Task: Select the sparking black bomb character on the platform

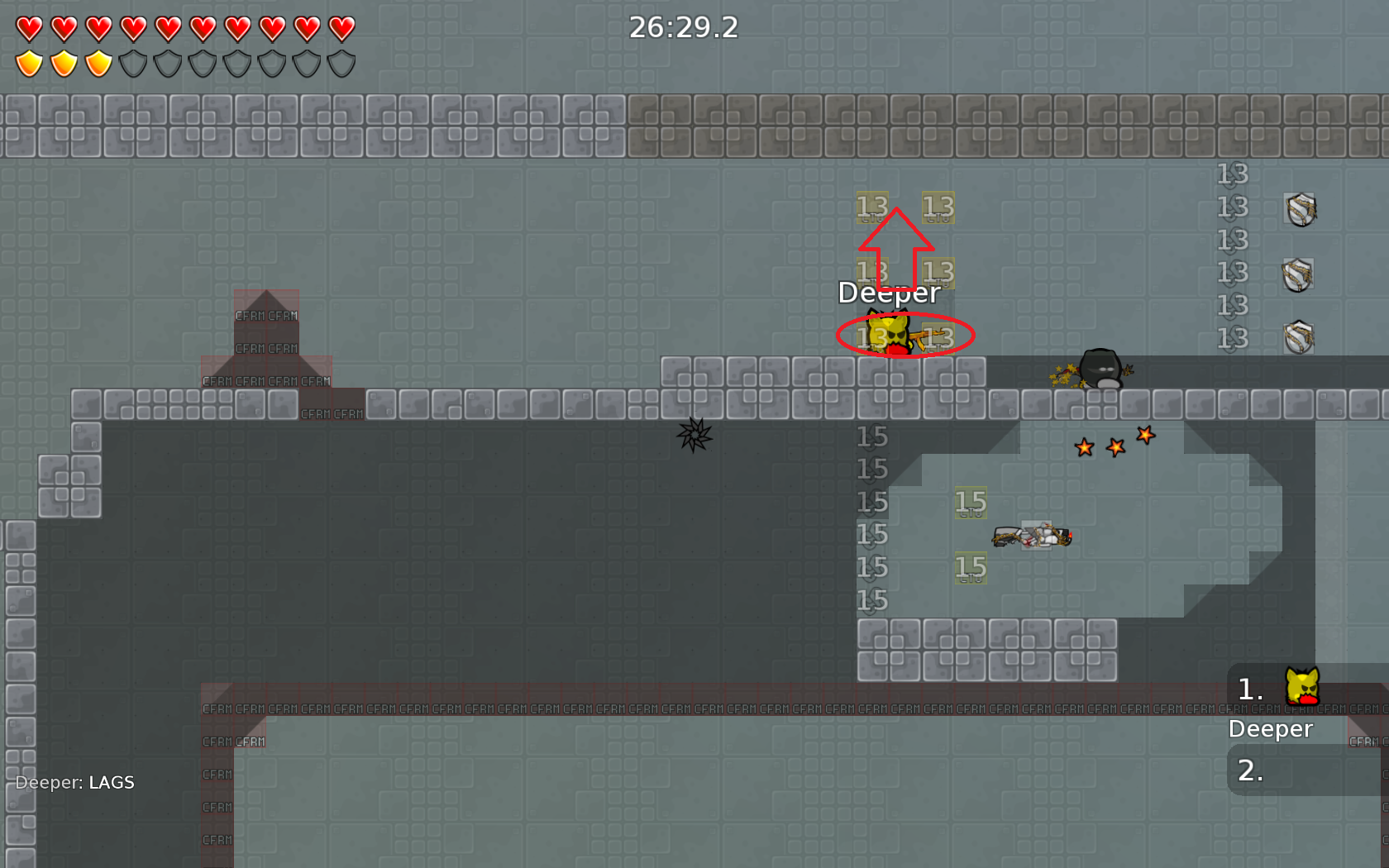Action: tap(1100, 369)
